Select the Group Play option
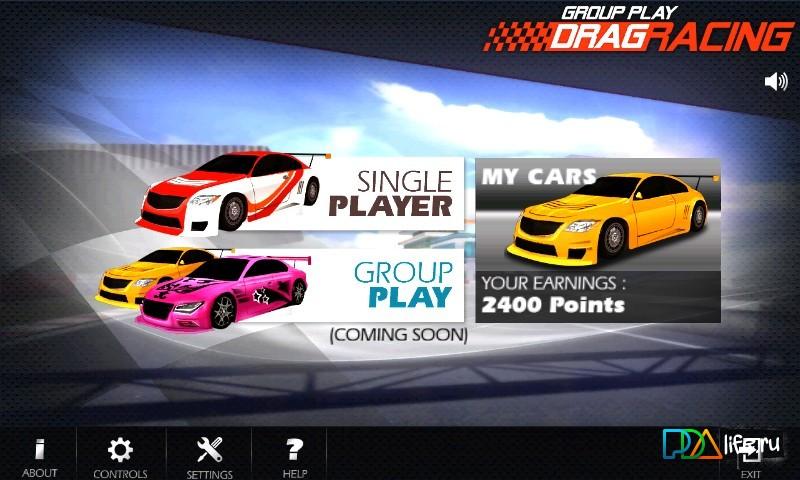Viewport: 800px width, 480px height. click(x=400, y=284)
